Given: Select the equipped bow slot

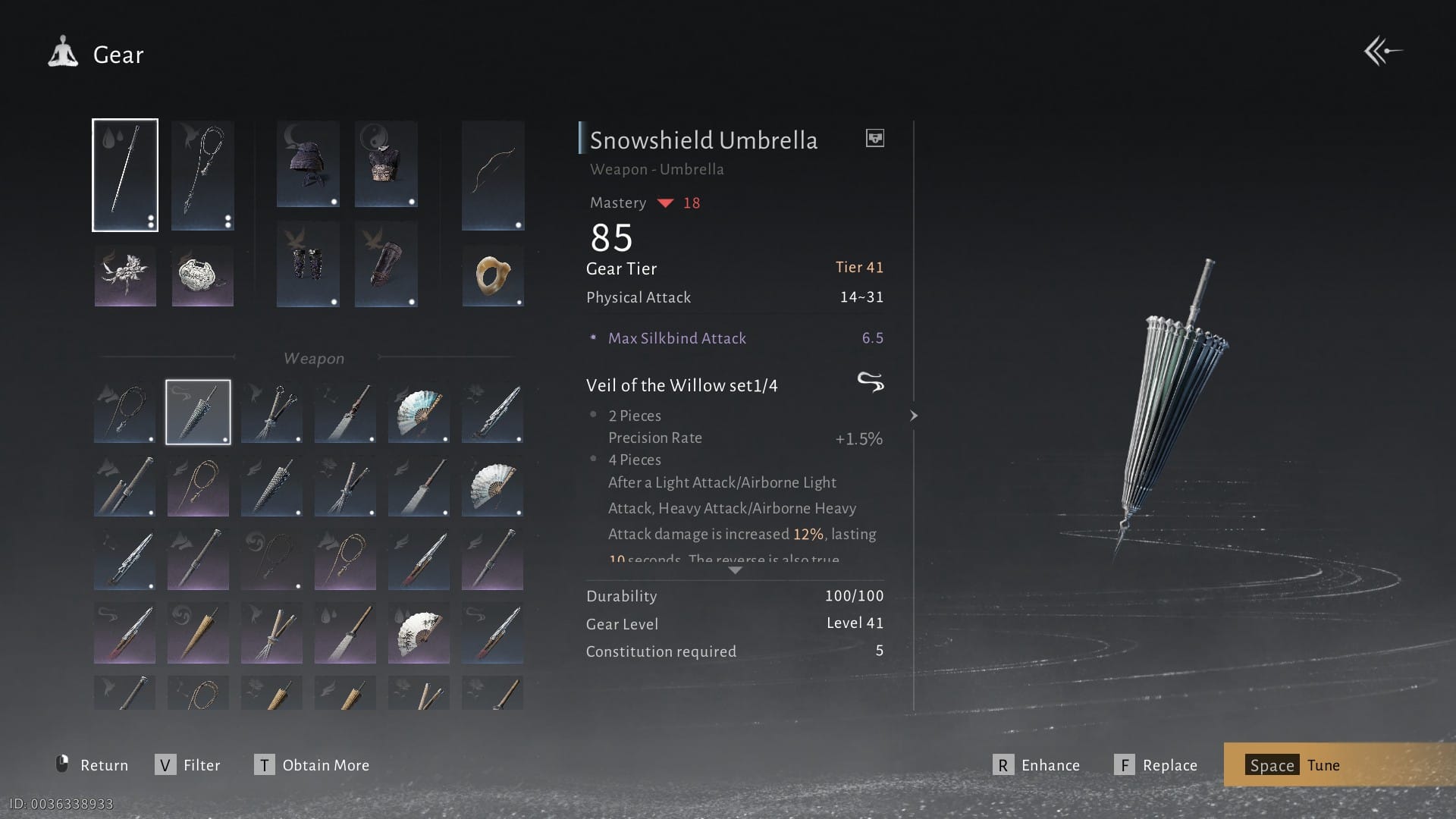Looking at the screenshot, I should coord(493,175).
